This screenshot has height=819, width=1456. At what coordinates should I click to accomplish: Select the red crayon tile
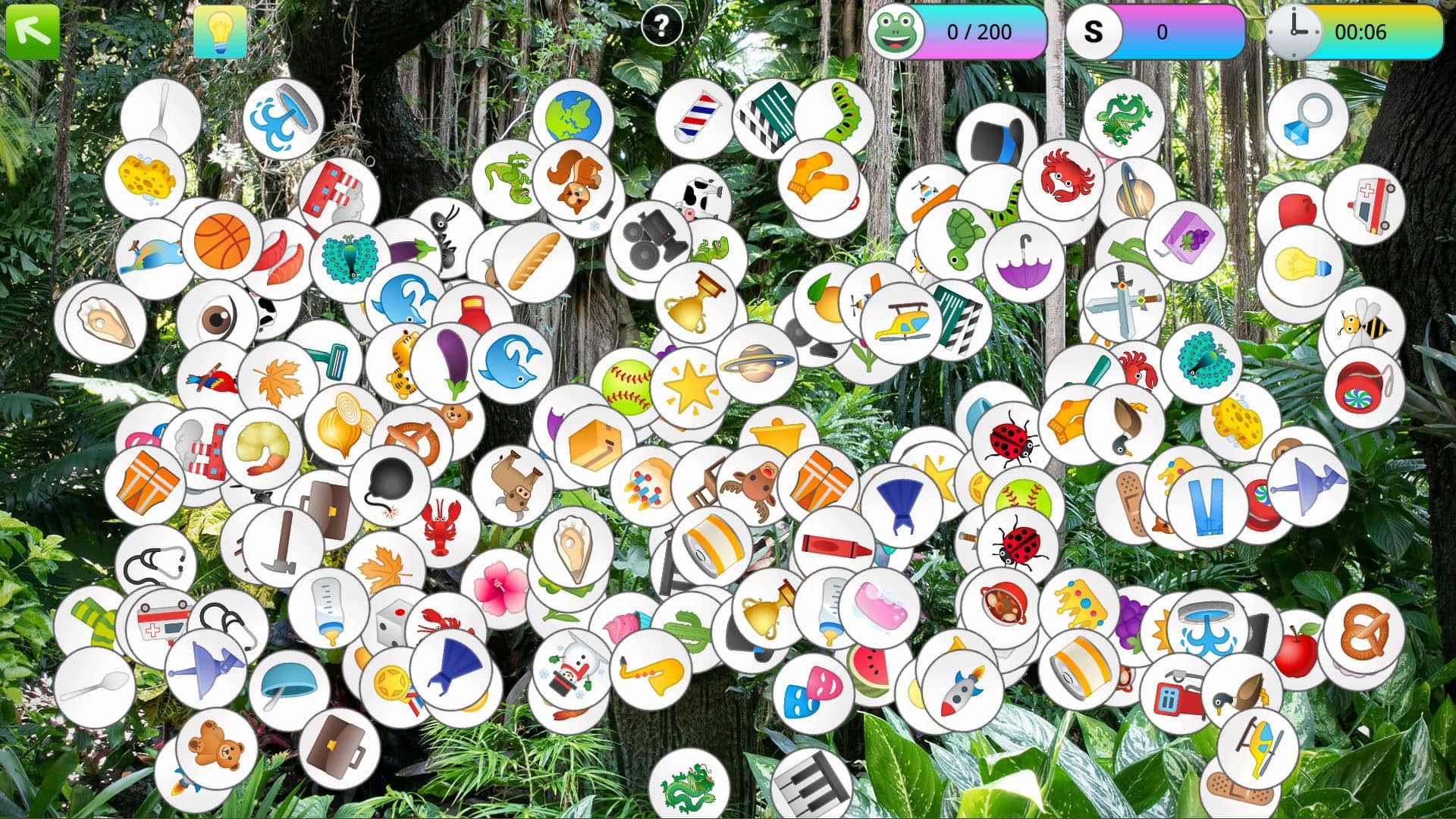(x=834, y=544)
